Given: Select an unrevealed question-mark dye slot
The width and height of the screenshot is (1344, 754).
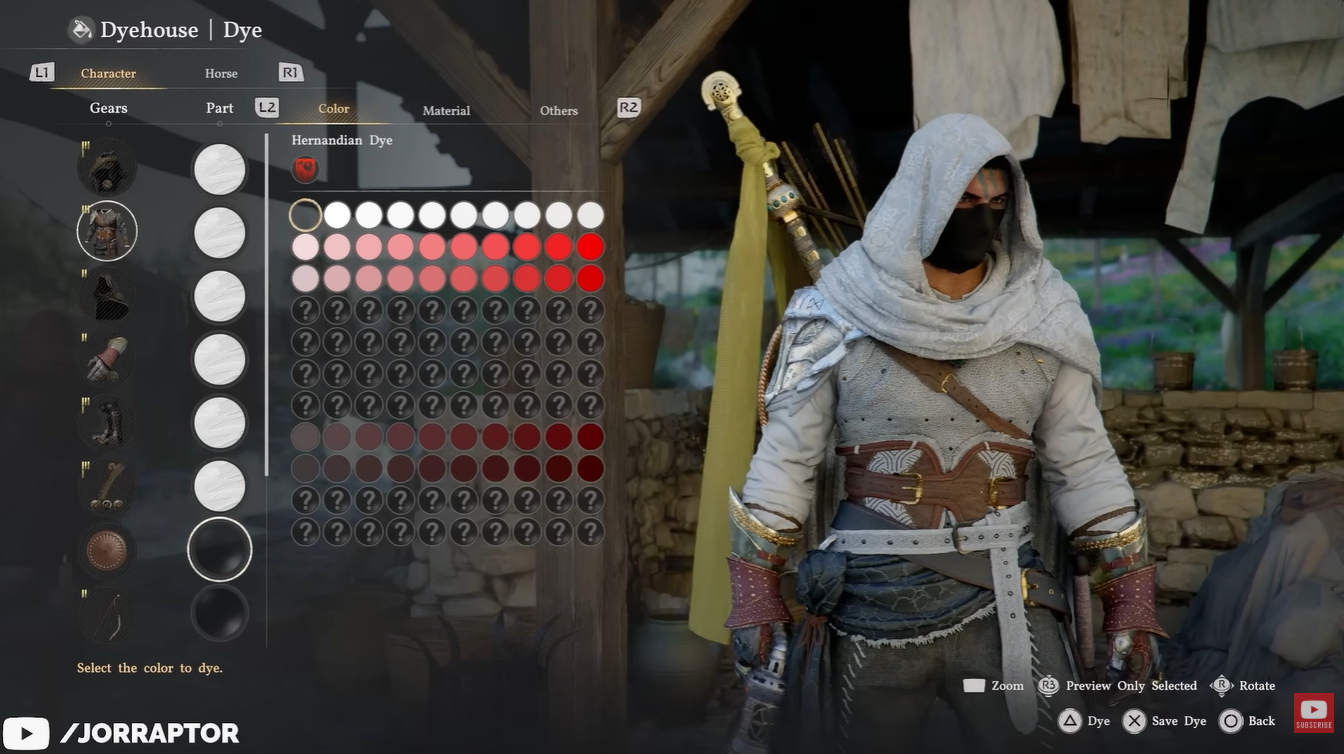Looking at the screenshot, I should (x=304, y=309).
